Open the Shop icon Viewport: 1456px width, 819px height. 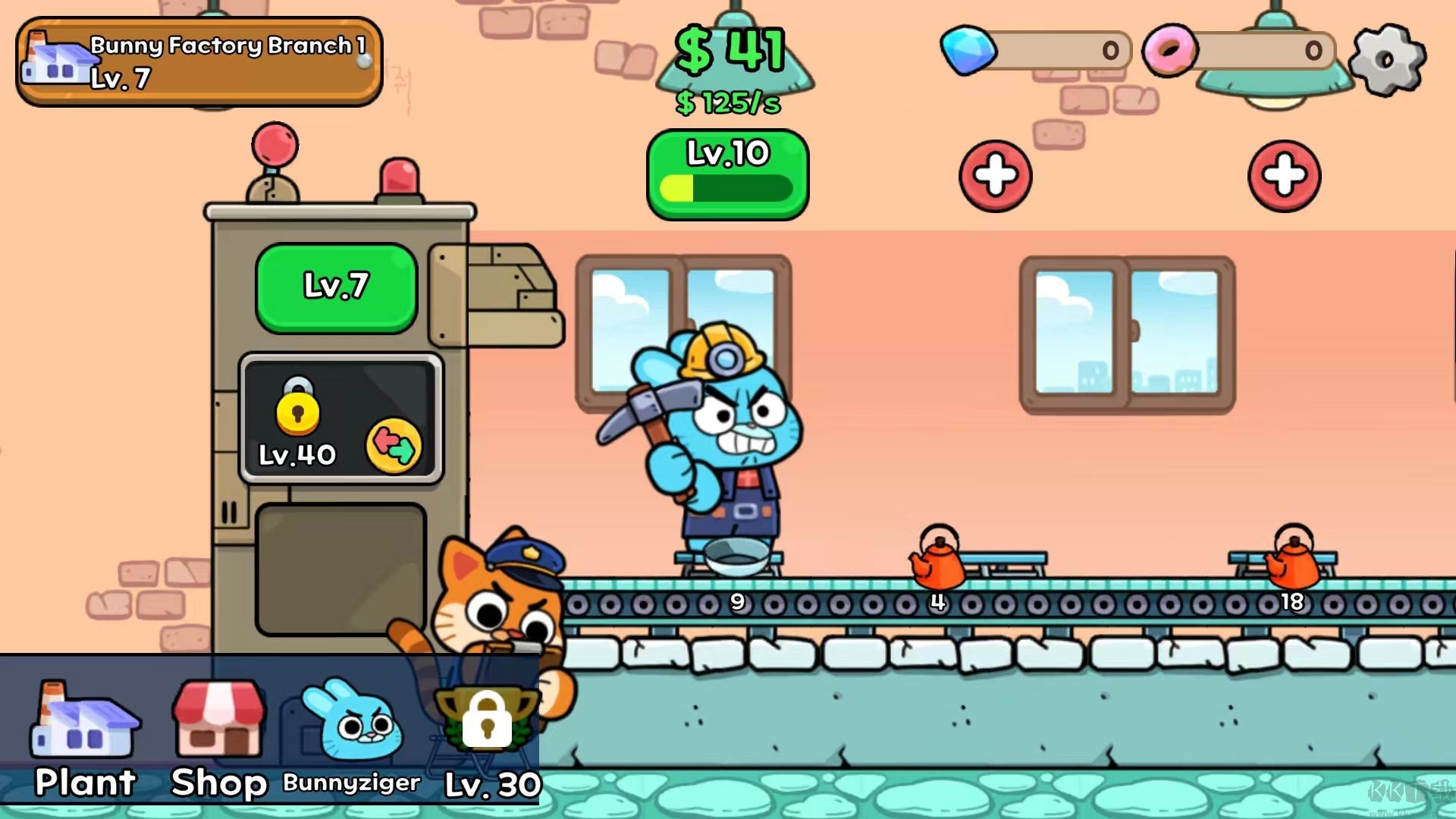tap(218, 724)
